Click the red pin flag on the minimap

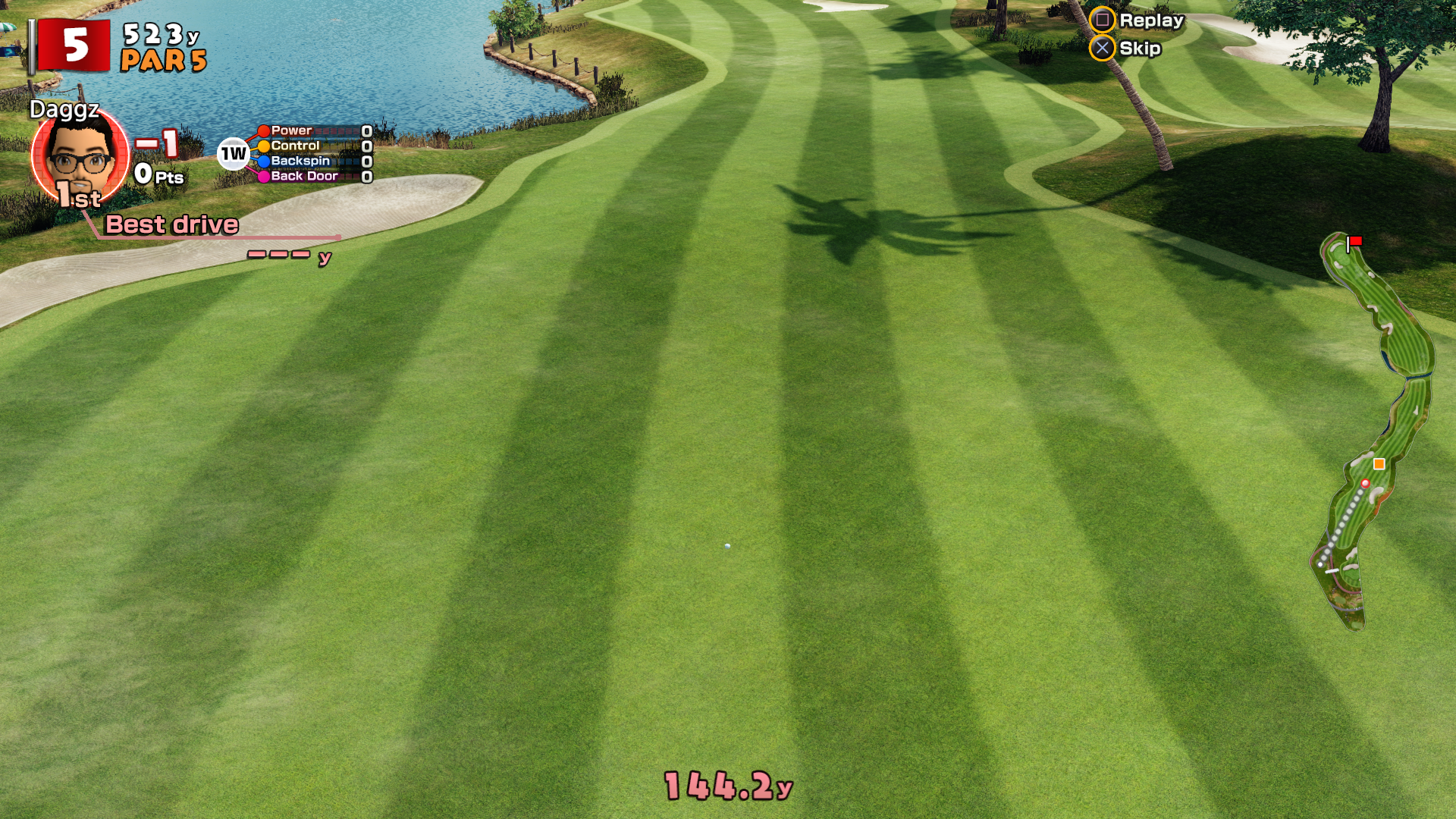[x=1354, y=242]
